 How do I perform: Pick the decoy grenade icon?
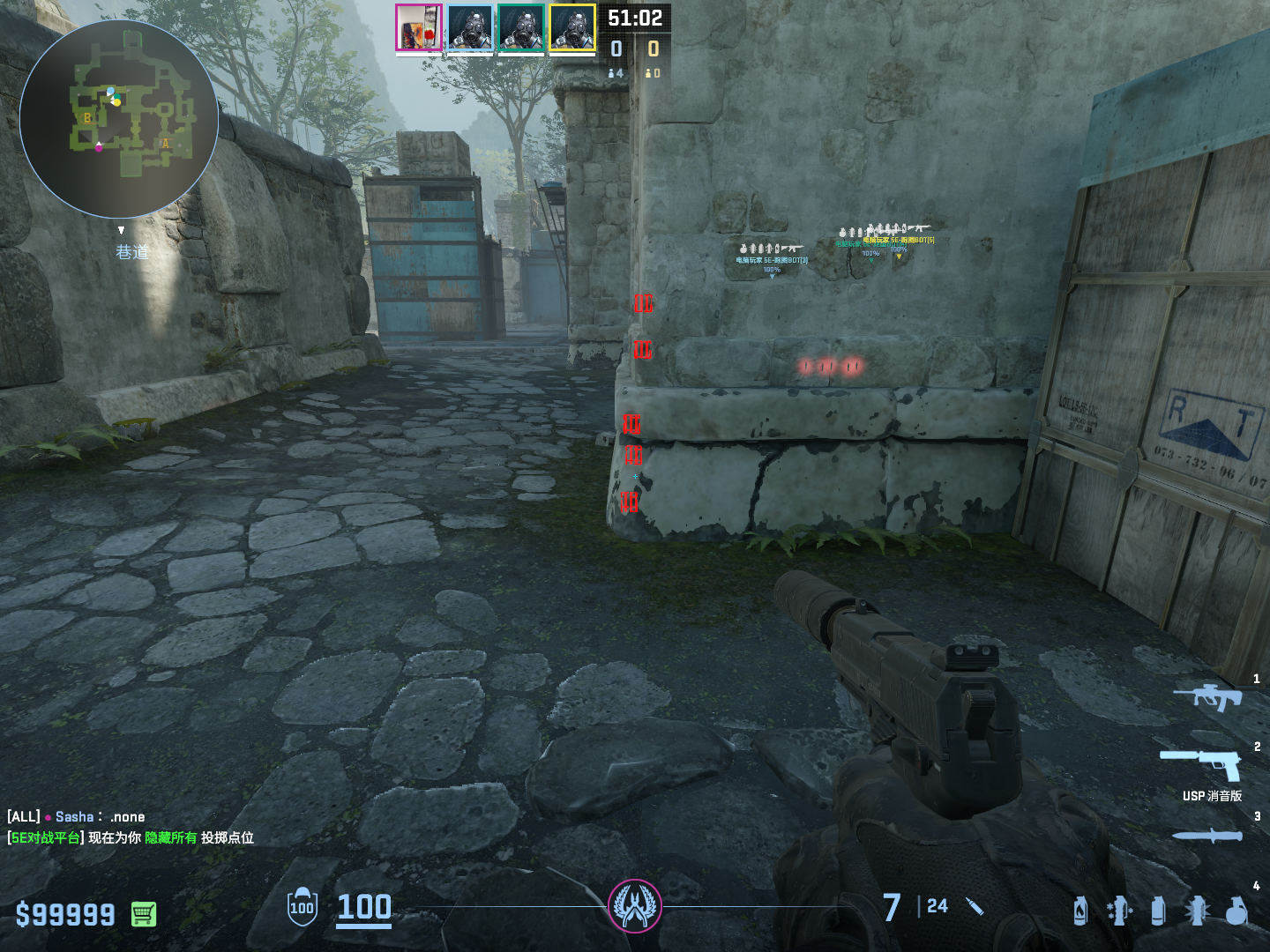point(1118,911)
